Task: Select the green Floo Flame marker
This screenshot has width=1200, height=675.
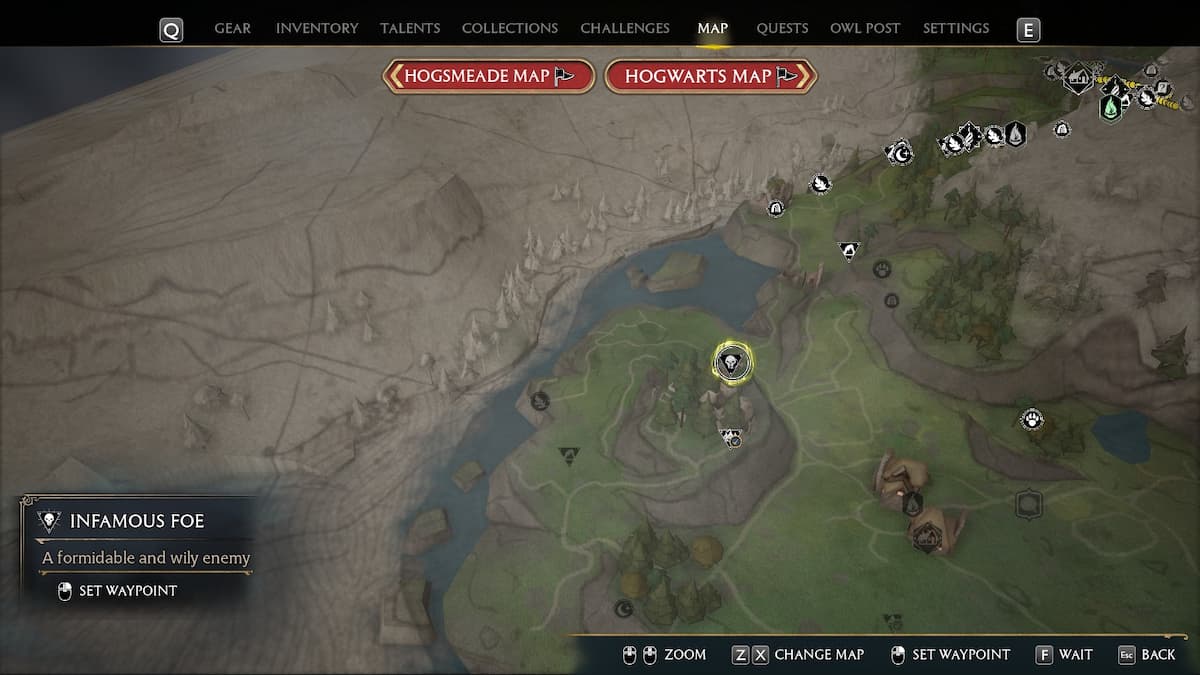Action: click(x=1110, y=107)
